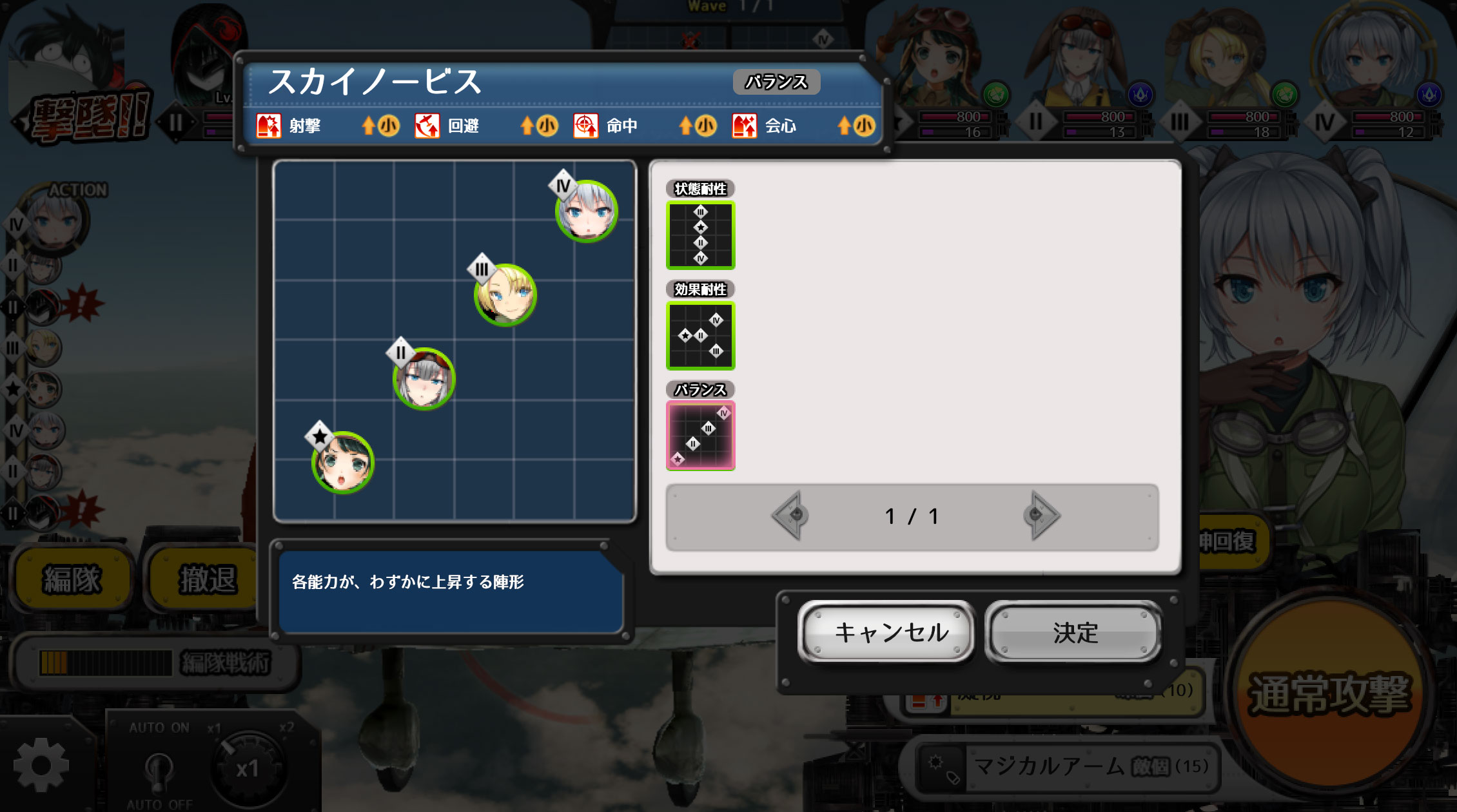Open the 編隊 formation menu
Image resolution: width=1457 pixels, height=812 pixels.
(x=72, y=579)
